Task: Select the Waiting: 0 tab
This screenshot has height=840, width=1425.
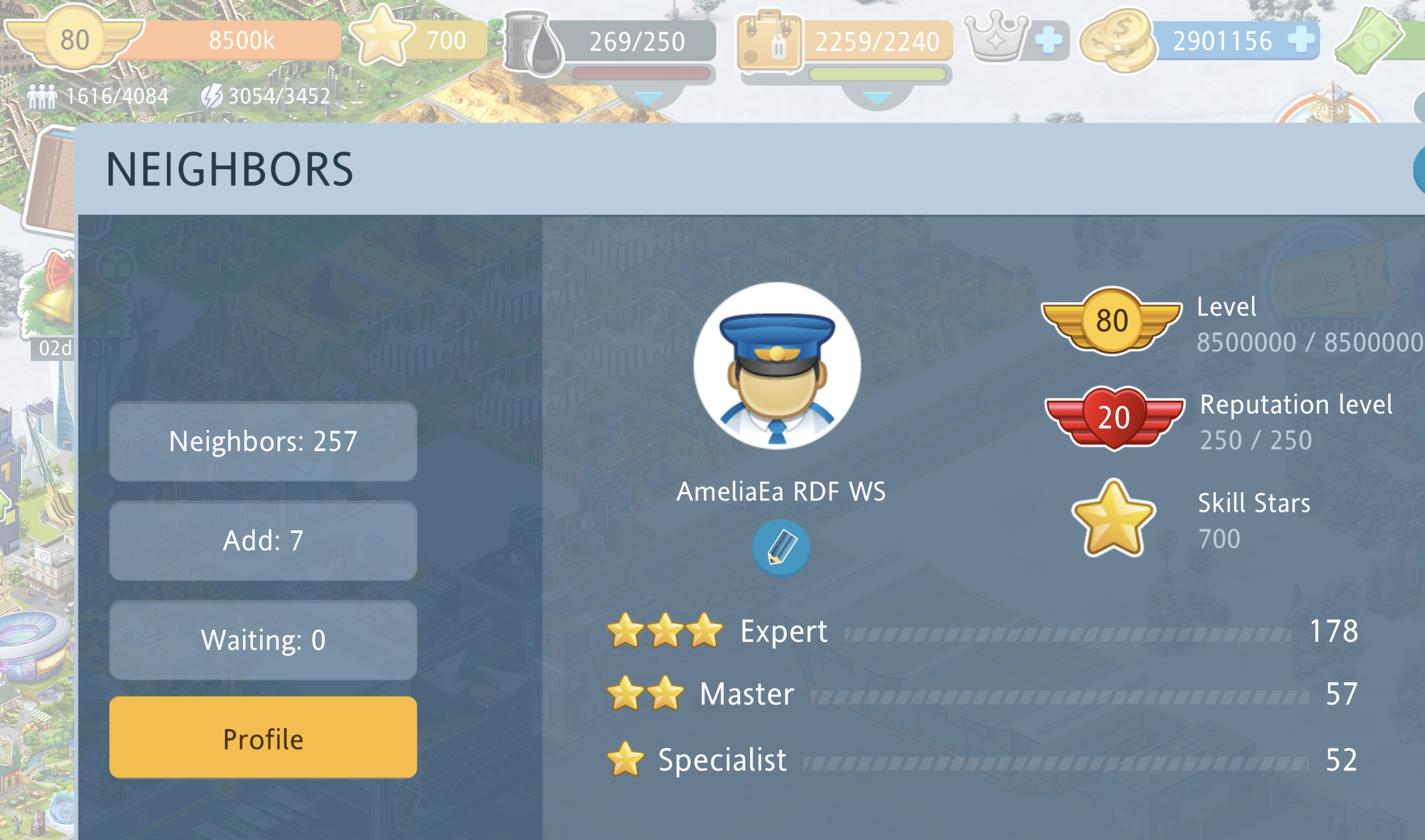Action: pos(263,640)
